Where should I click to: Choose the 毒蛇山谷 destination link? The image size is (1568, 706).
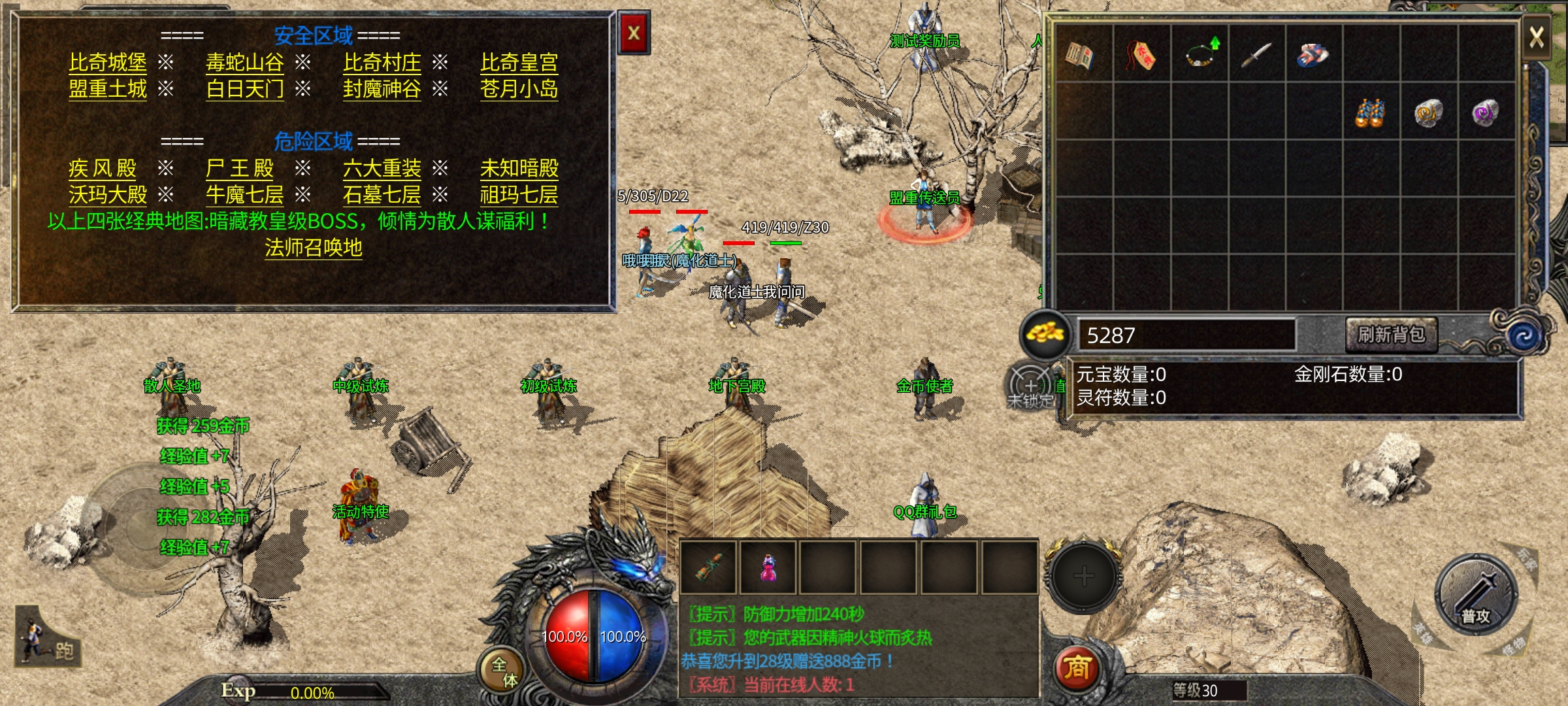pos(245,63)
